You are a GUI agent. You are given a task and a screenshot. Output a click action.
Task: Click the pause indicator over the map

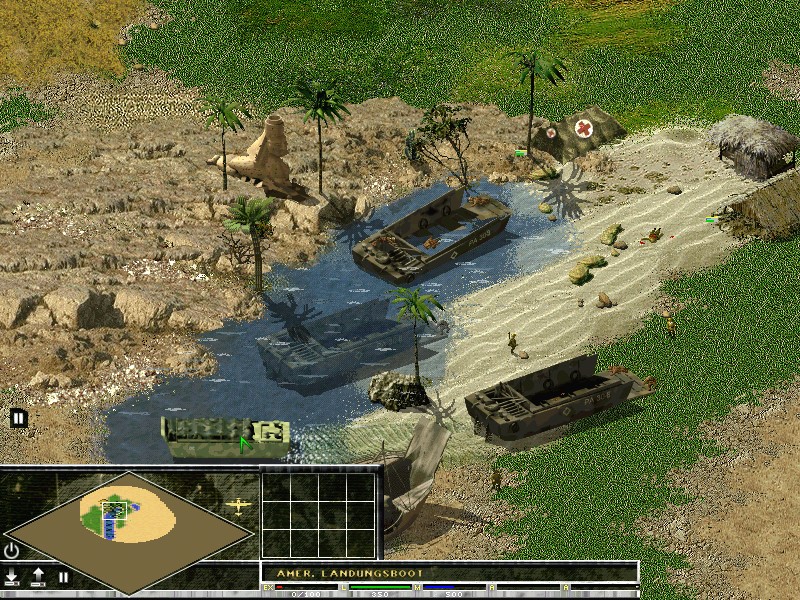(18, 418)
